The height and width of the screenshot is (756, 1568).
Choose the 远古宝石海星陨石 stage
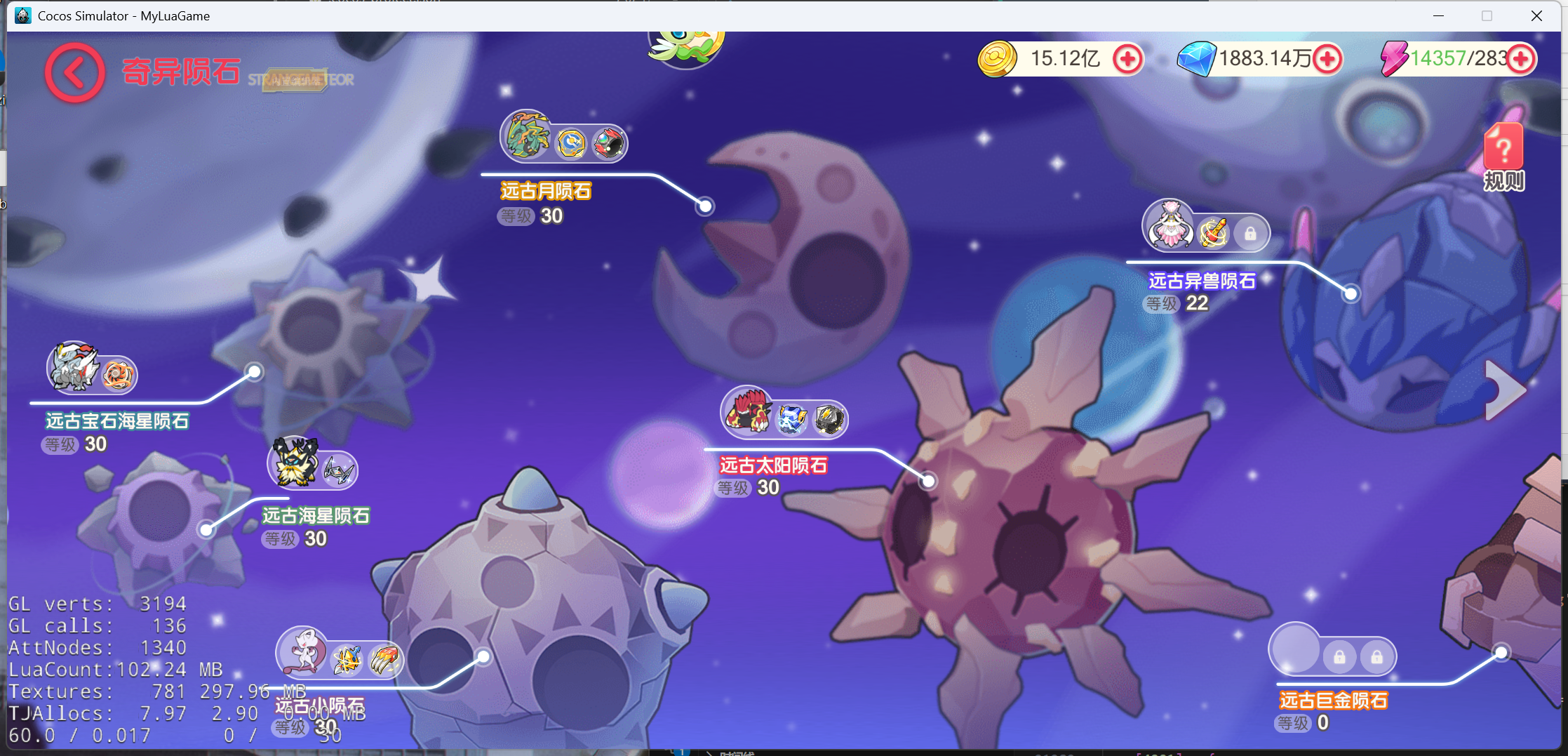click(117, 421)
